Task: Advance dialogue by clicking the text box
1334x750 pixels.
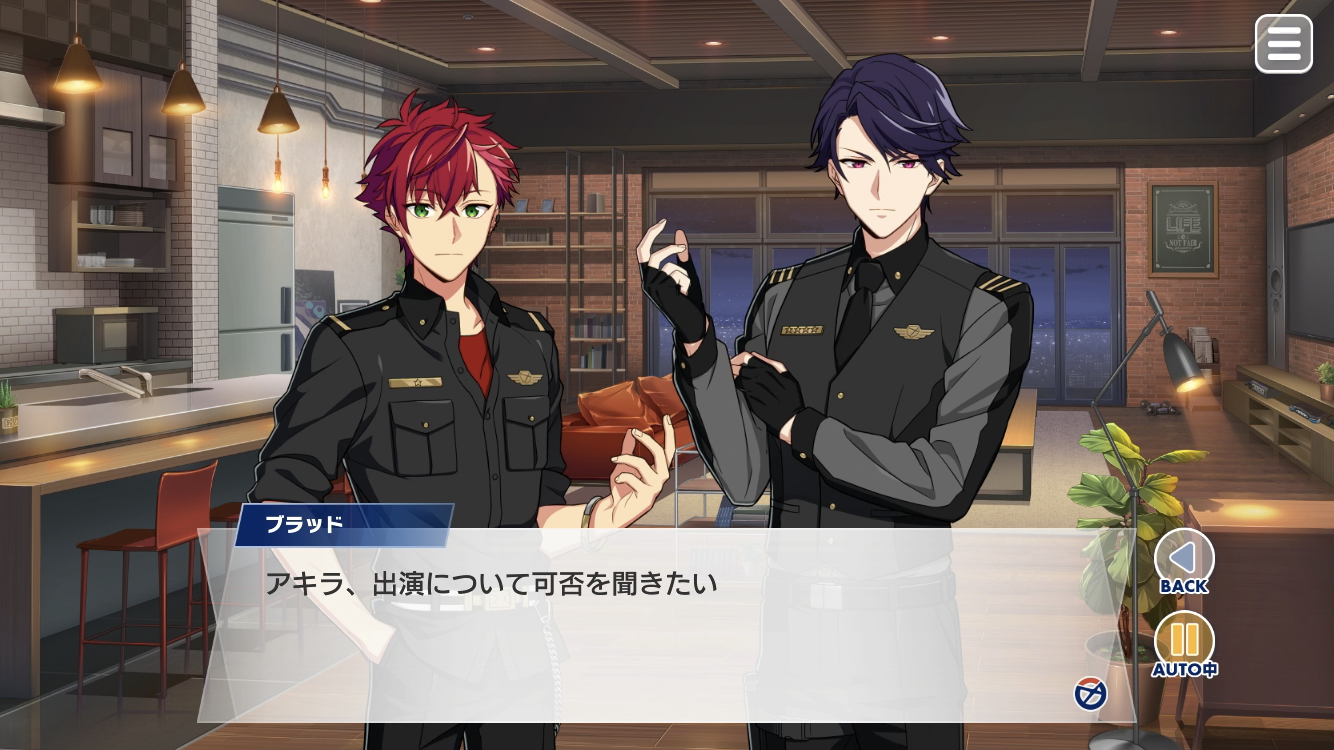Action: click(x=640, y=630)
